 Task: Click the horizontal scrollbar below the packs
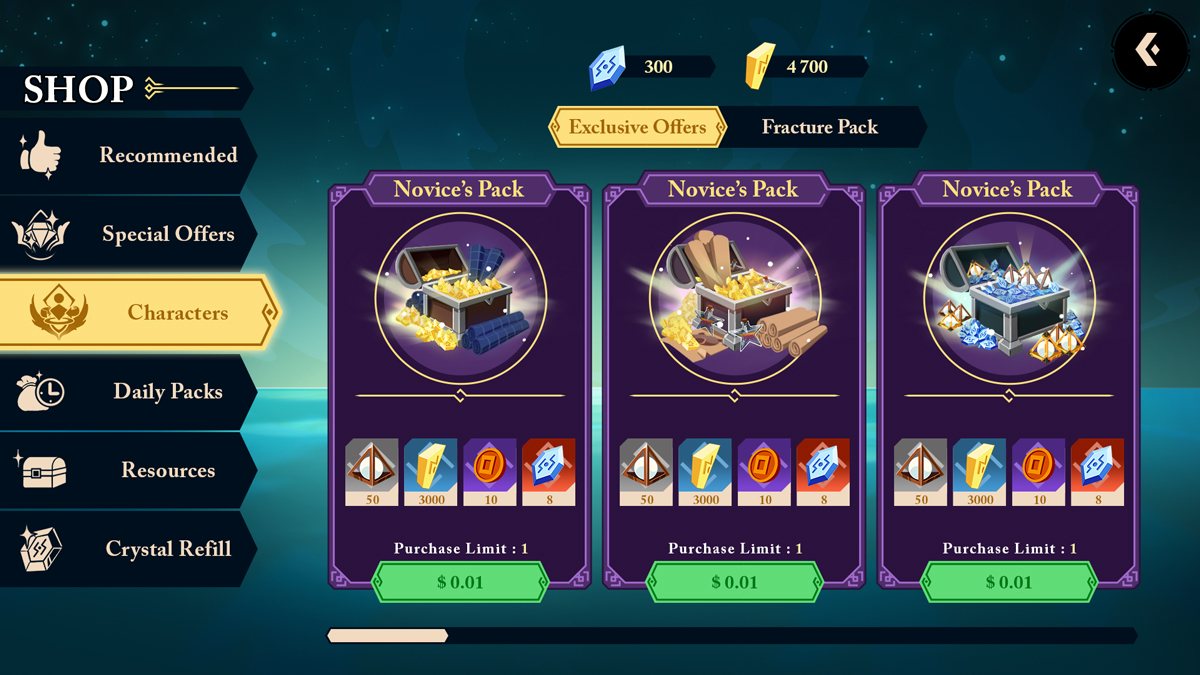point(731,635)
